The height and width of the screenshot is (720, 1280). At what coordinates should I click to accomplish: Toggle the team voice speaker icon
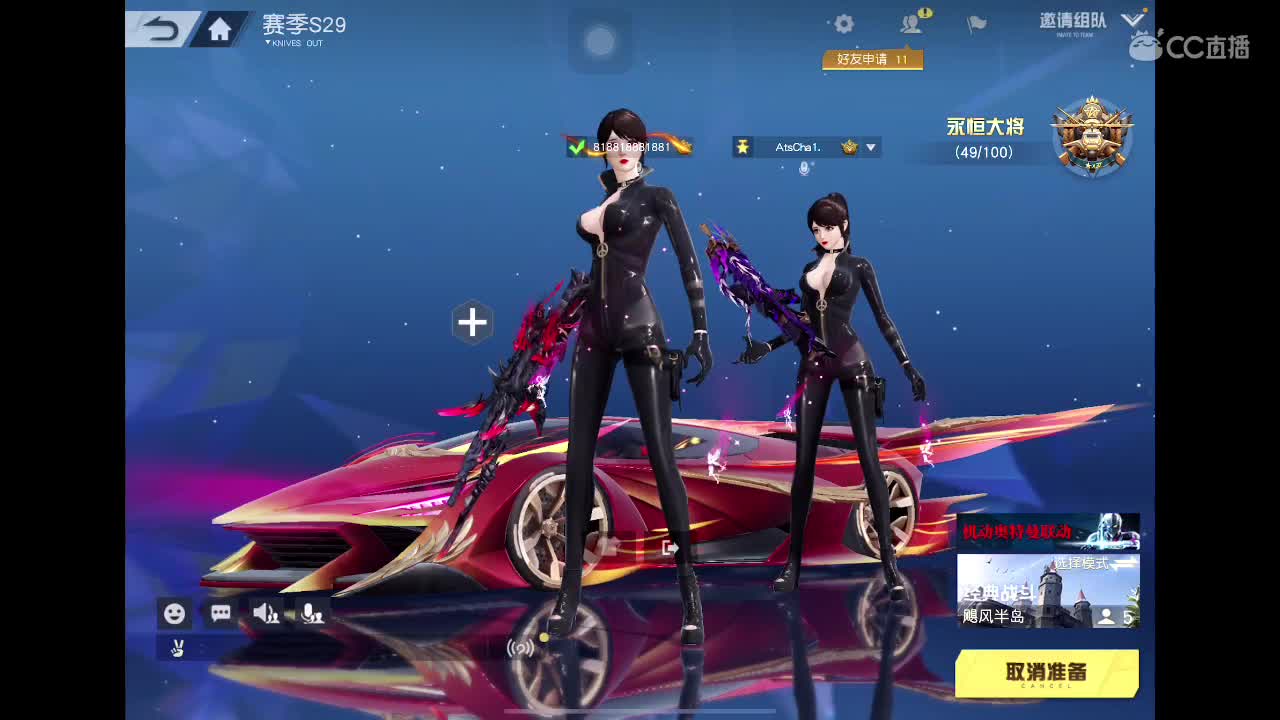click(x=266, y=613)
